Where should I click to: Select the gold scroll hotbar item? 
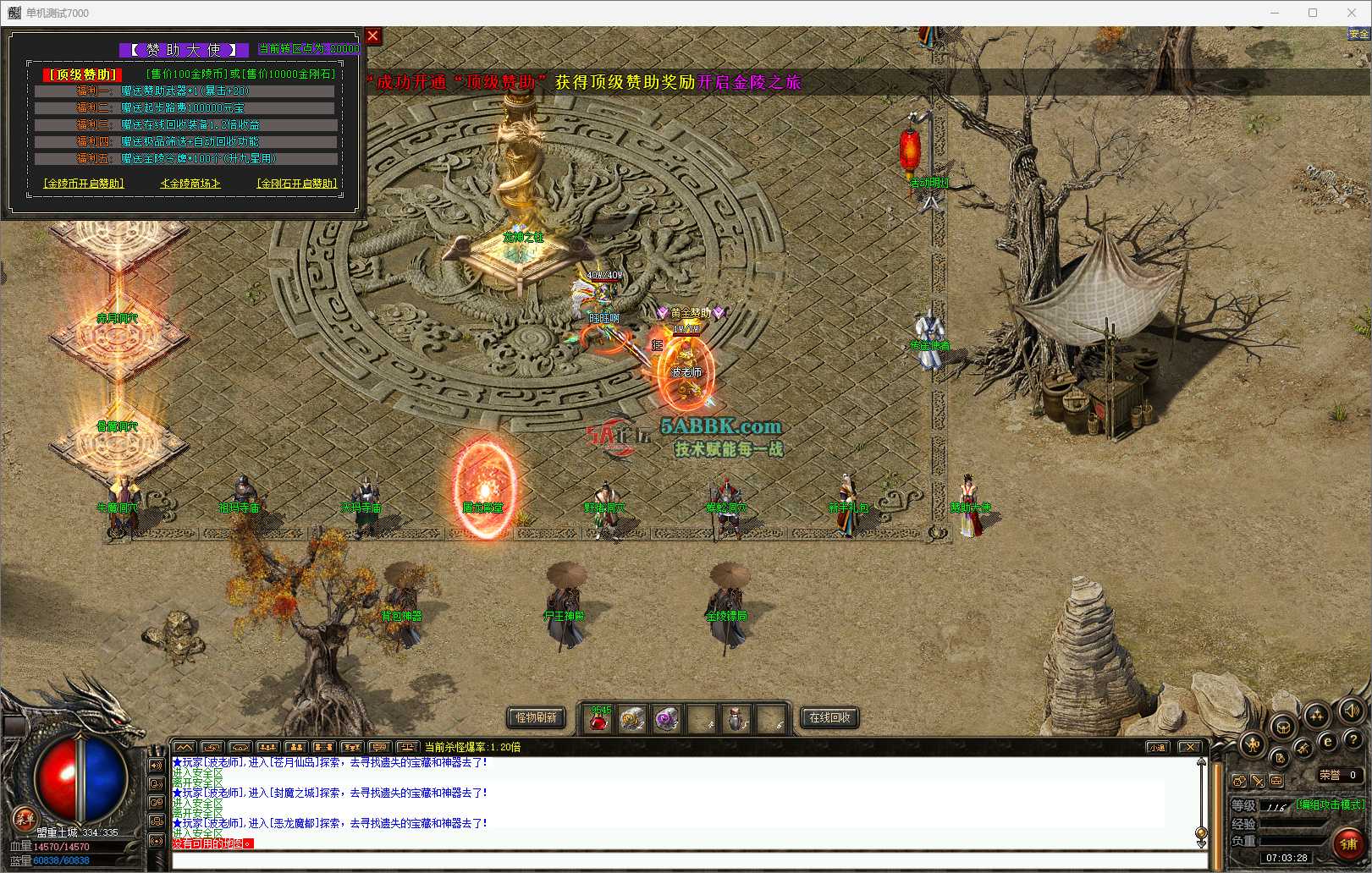pyautogui.click(x=632, y=720)
